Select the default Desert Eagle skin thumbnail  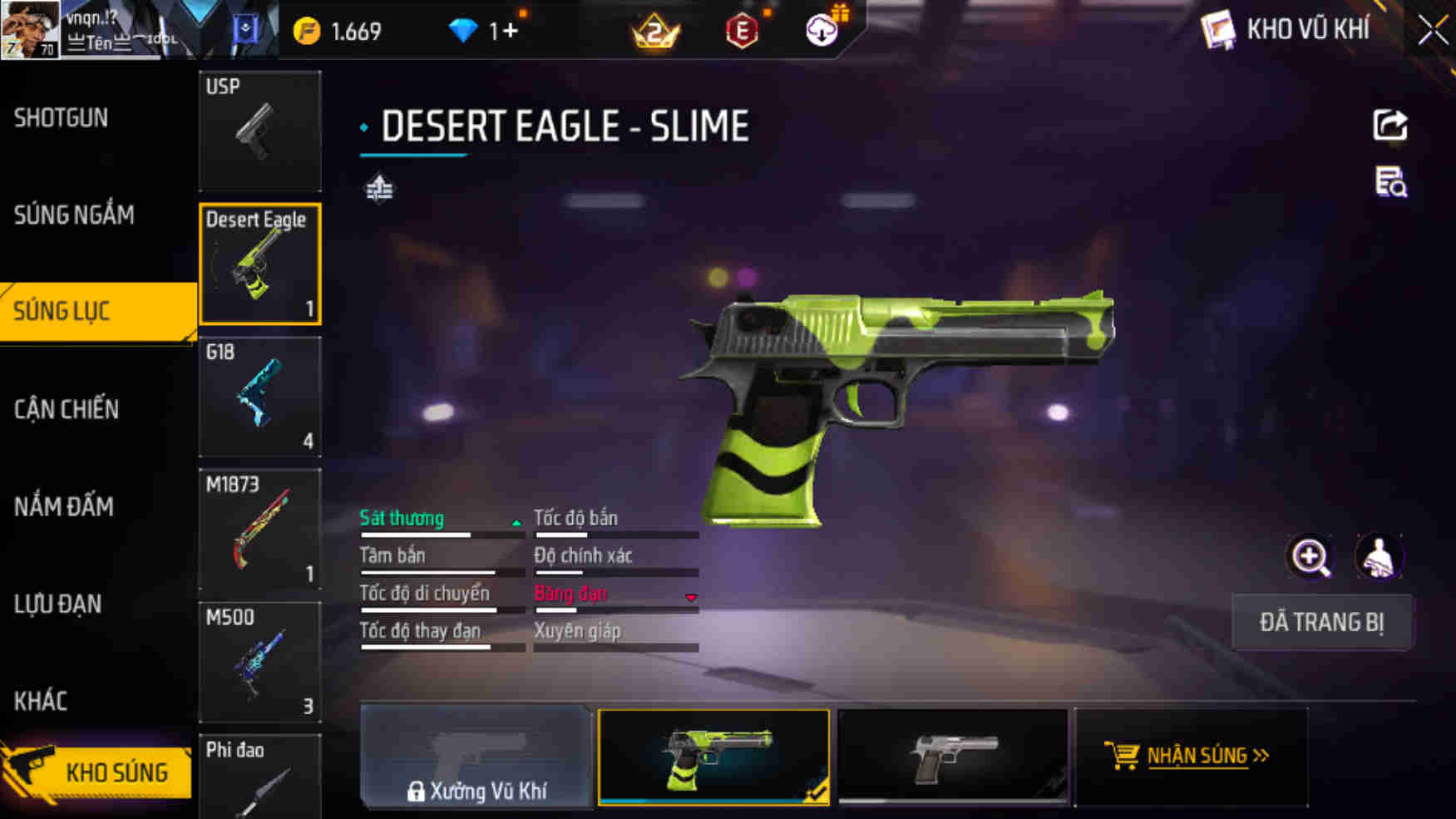(953, 755)
